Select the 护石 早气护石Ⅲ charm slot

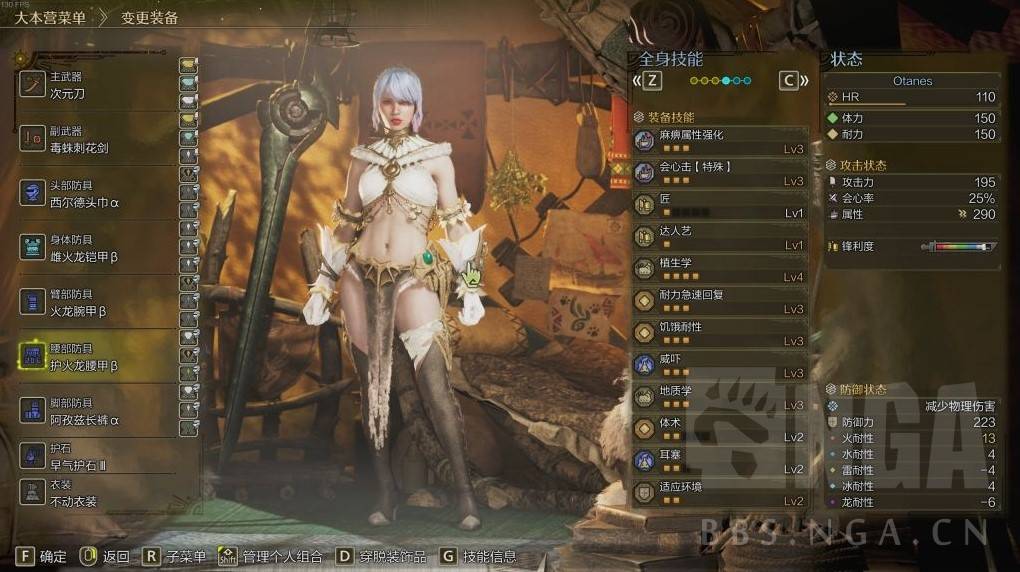click(97, 456)
